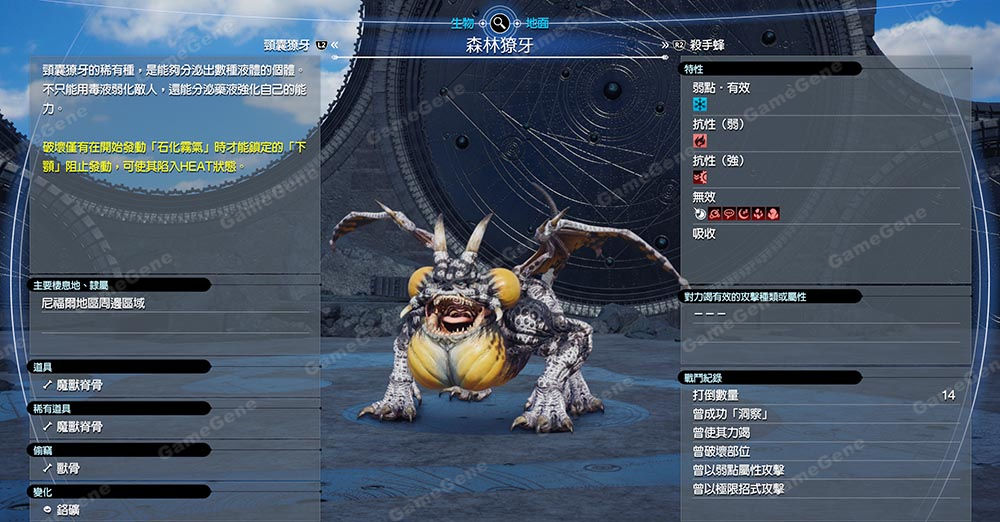Select the magnifying glass icon at top
This screenshot has height=522, width=1000.
coord(499,22)
